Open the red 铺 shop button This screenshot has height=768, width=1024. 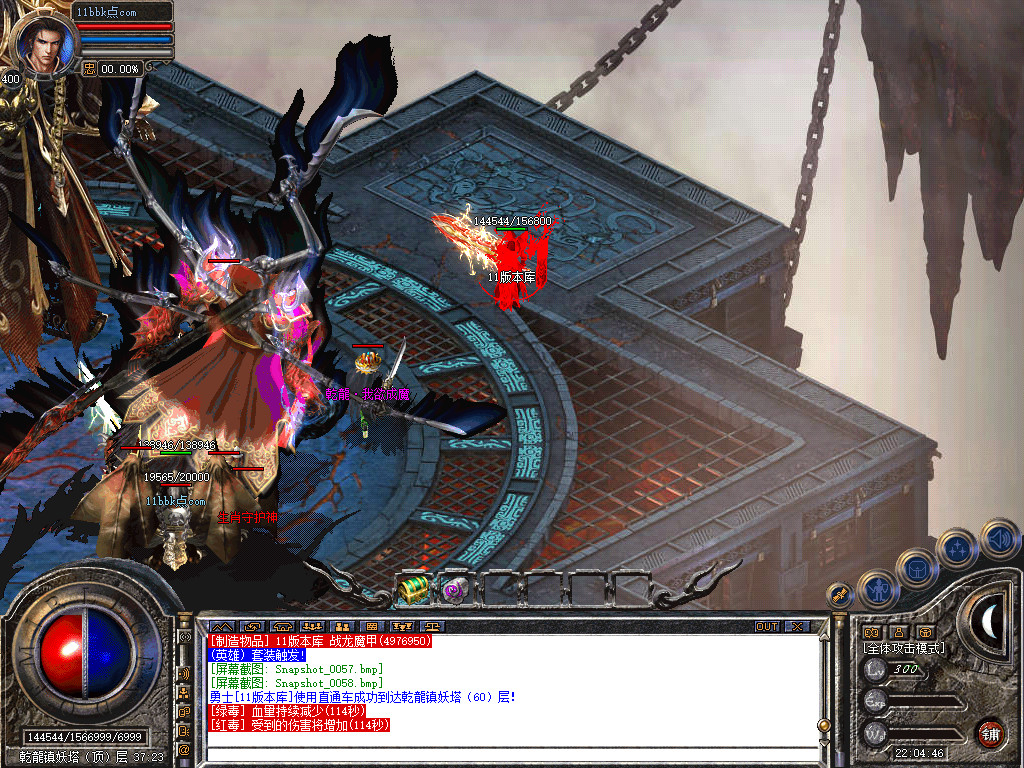pos(989,732)
